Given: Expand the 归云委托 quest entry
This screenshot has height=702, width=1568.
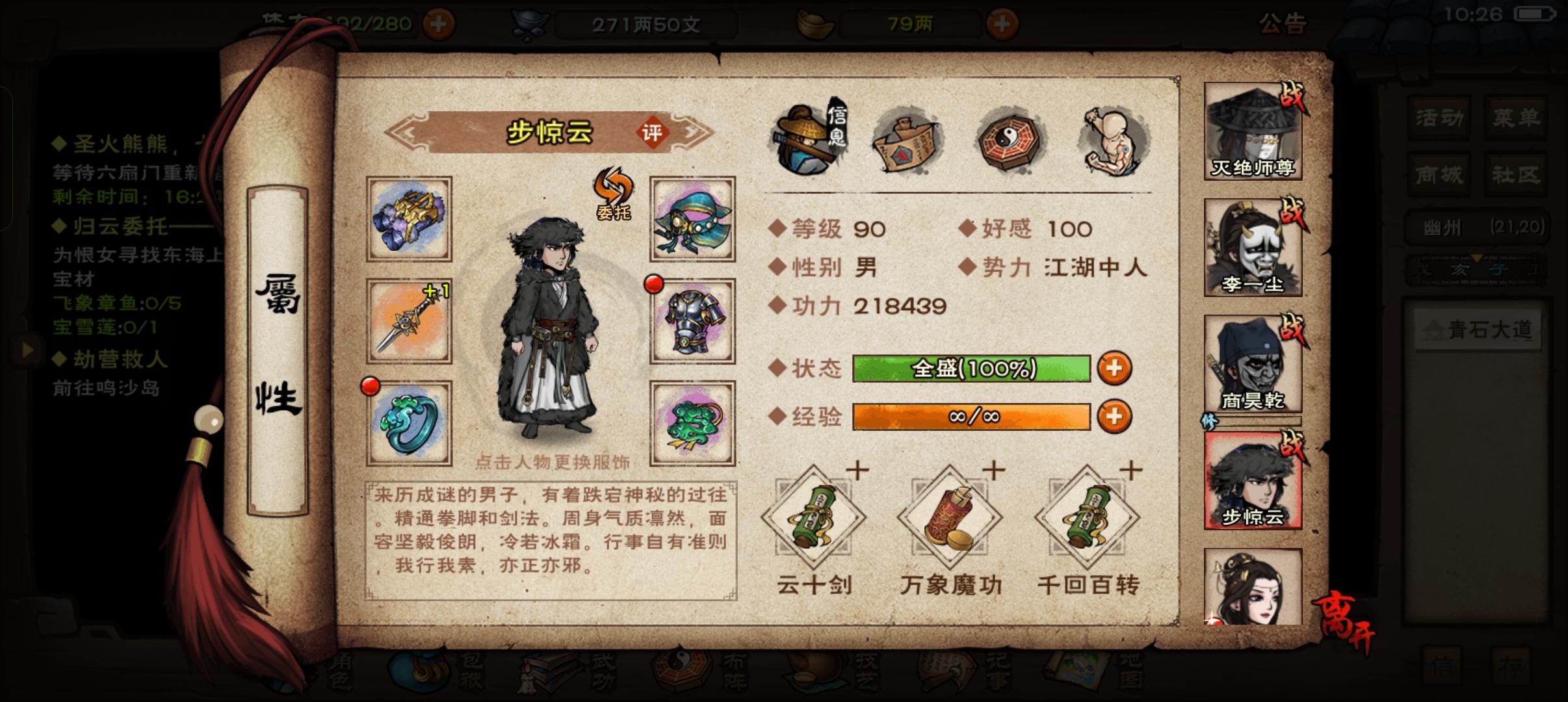Looking at the screenshot, I should (111, 227).
